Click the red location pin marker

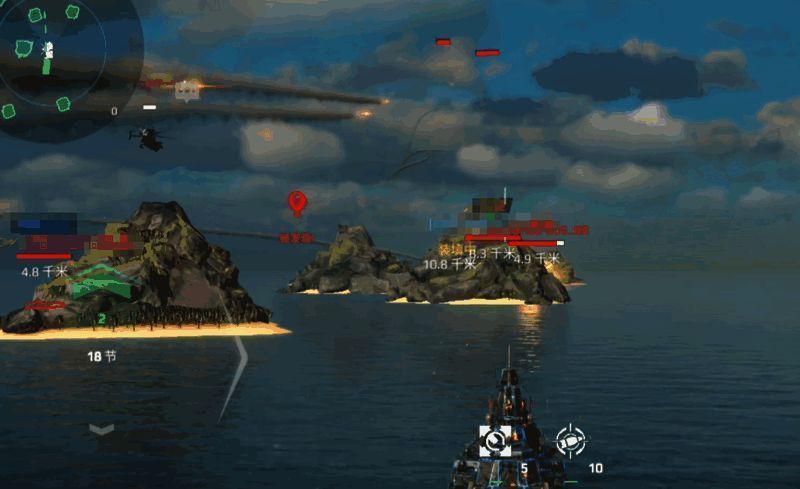click(x=297, y=204)
